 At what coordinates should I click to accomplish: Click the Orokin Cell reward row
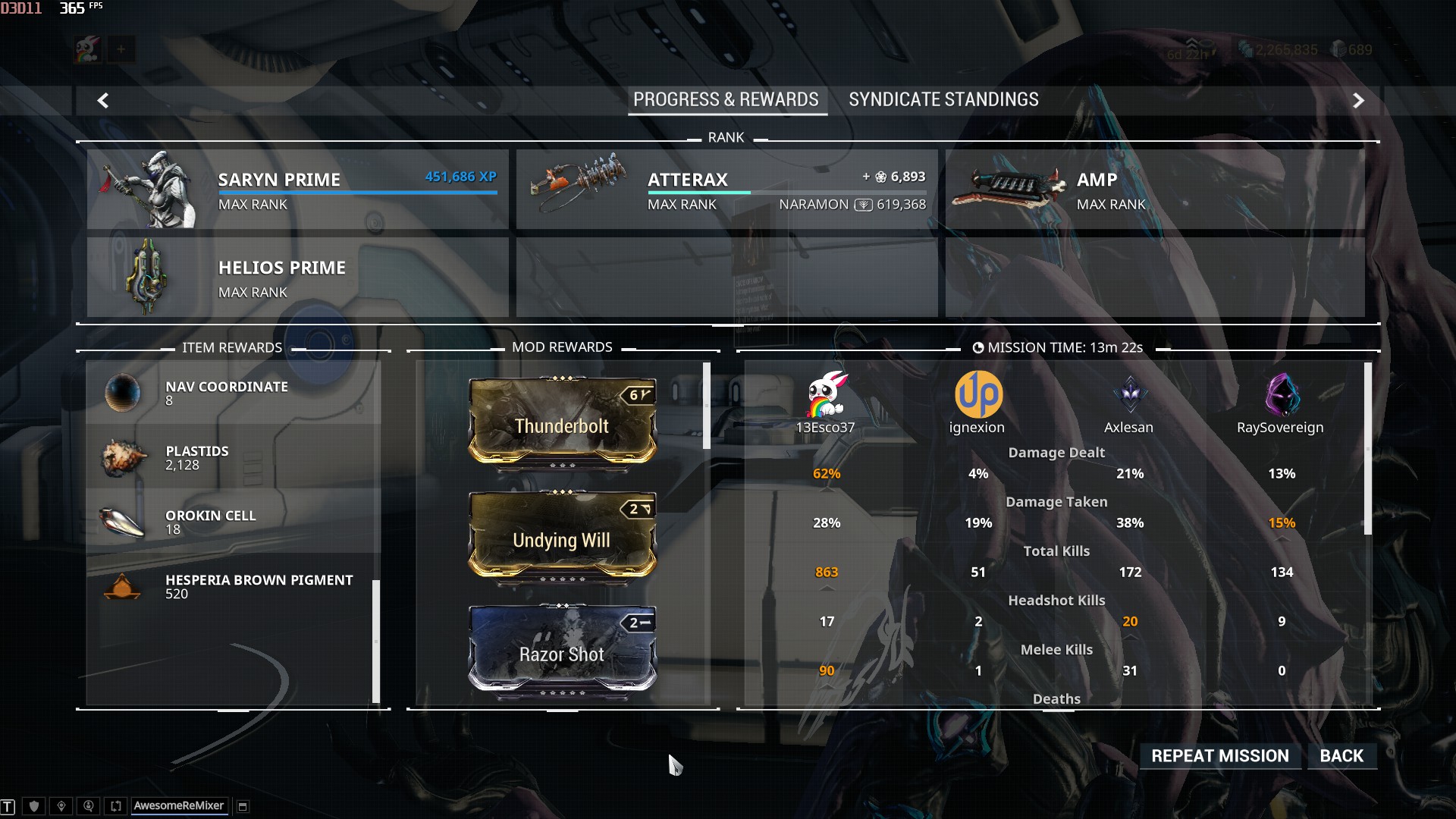233,522
